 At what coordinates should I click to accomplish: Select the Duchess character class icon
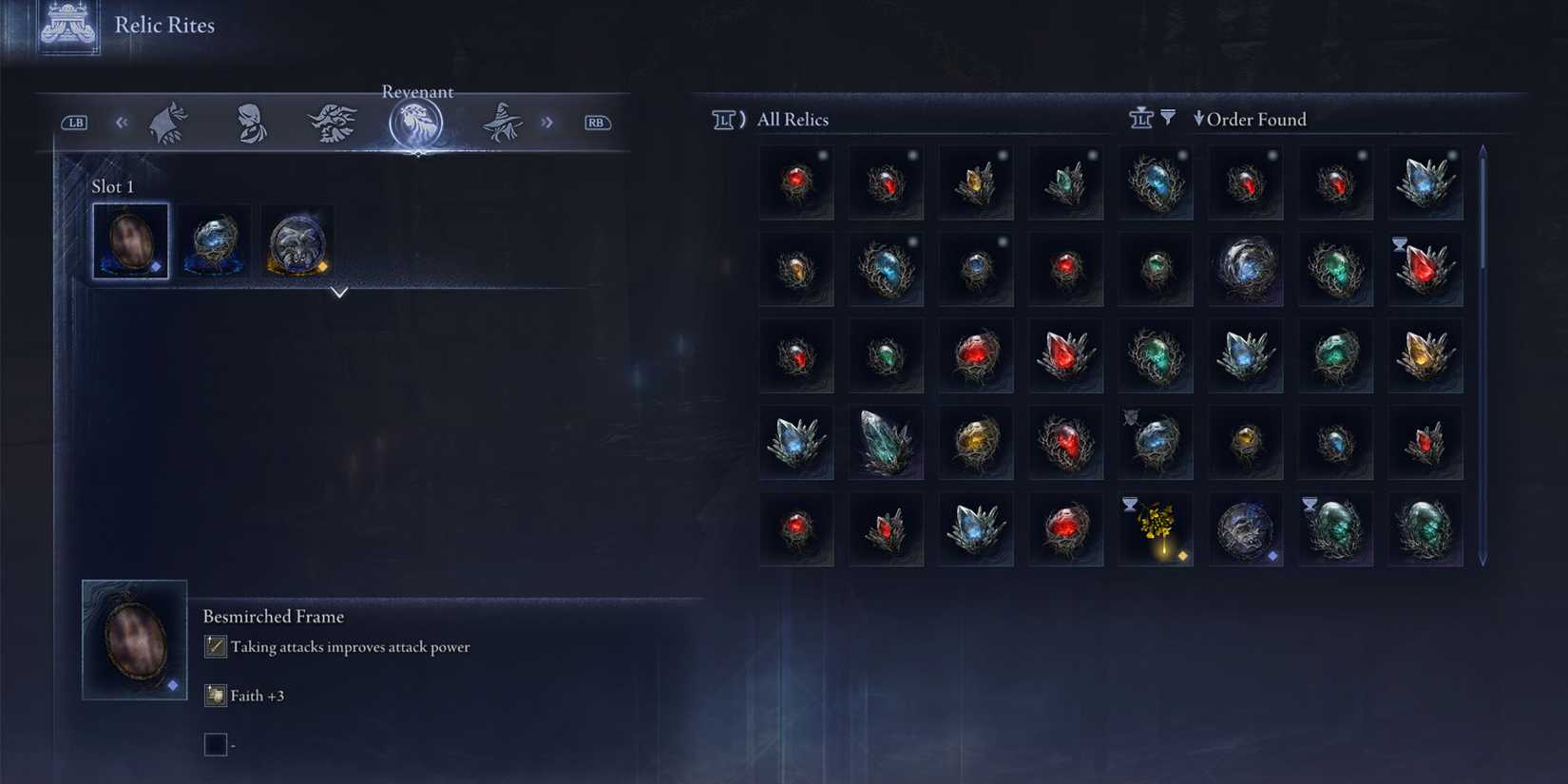coord(251,121)
